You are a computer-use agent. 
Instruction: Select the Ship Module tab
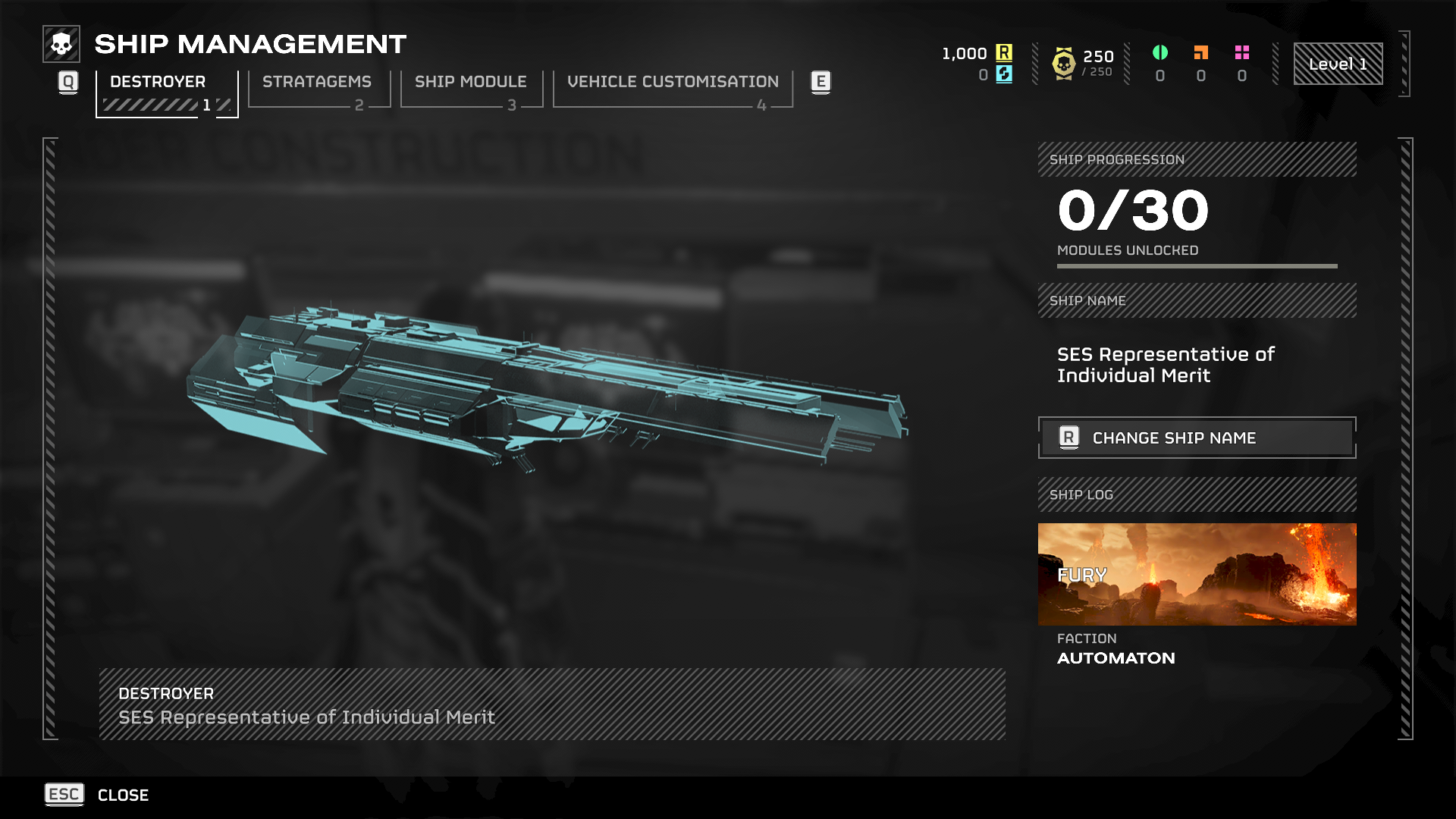click(471, 89)
